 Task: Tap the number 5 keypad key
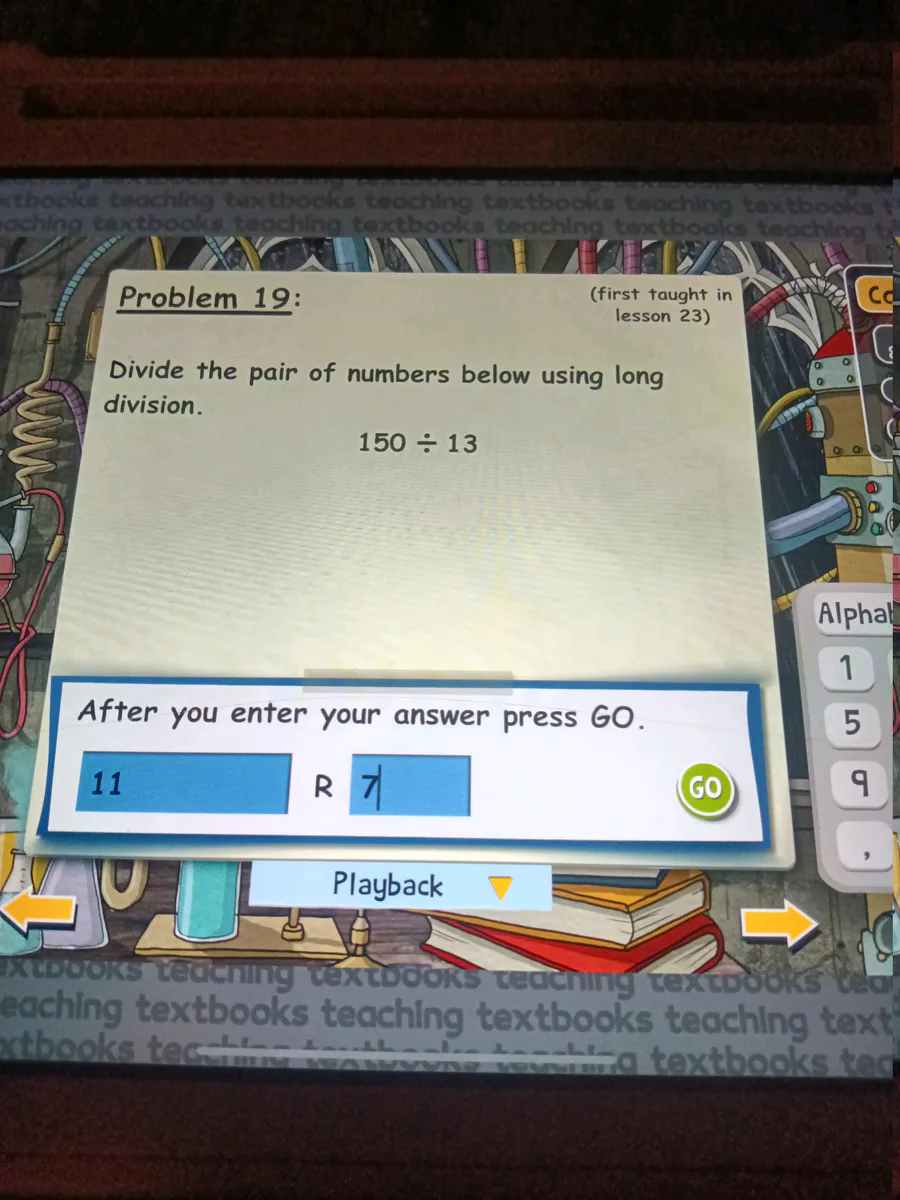pos(851,723)
